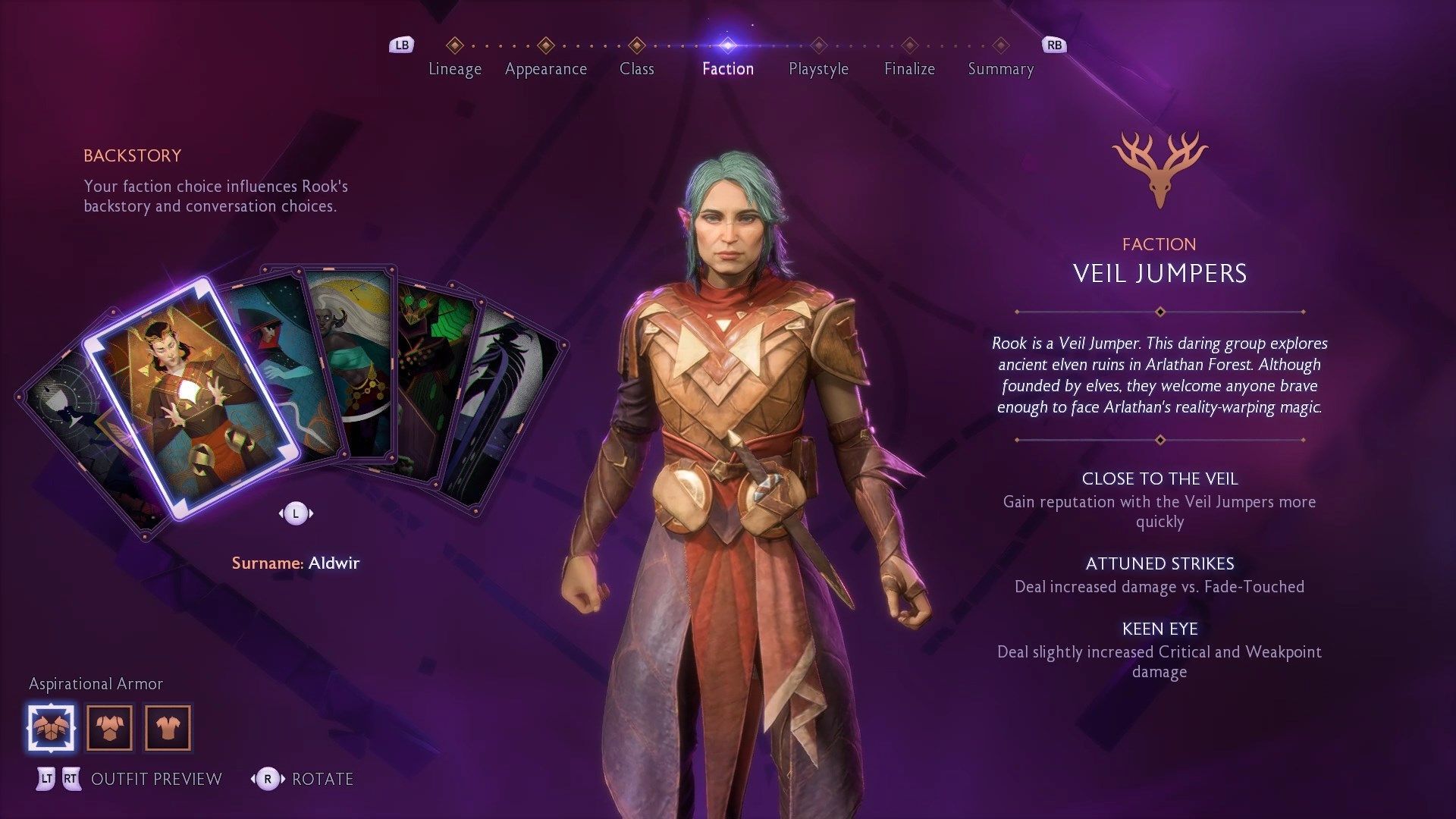Click the Surname Aldwir field
1456x819 pixels.
pyautogui.click(x=295, y=563)
